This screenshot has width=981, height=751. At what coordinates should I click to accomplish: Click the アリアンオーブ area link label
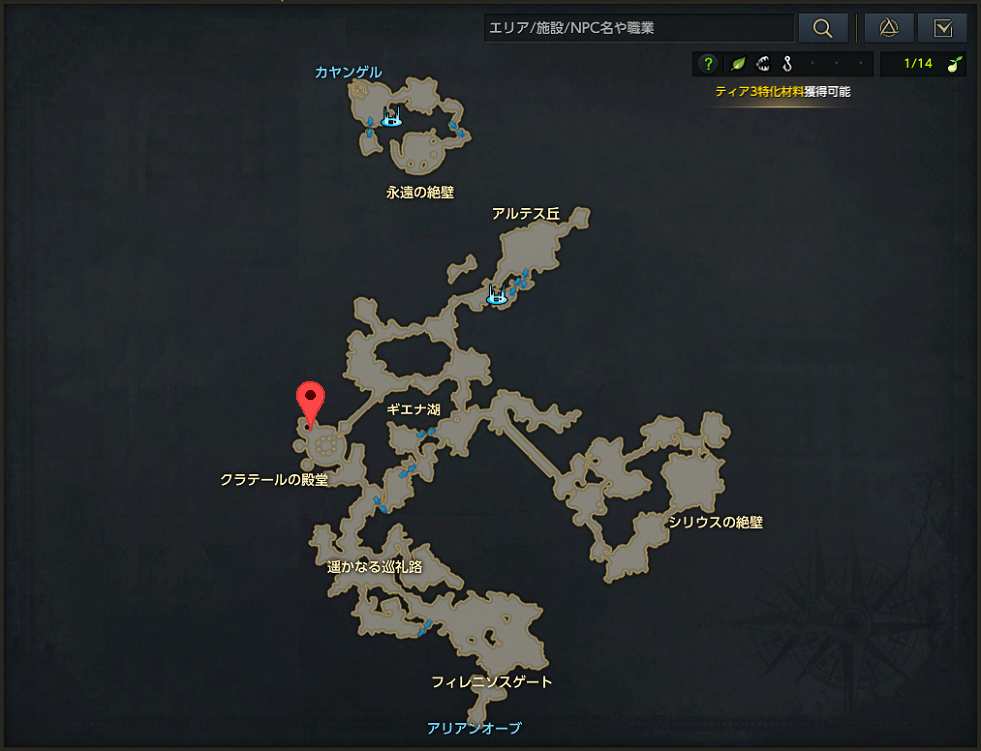coord(474,728)
